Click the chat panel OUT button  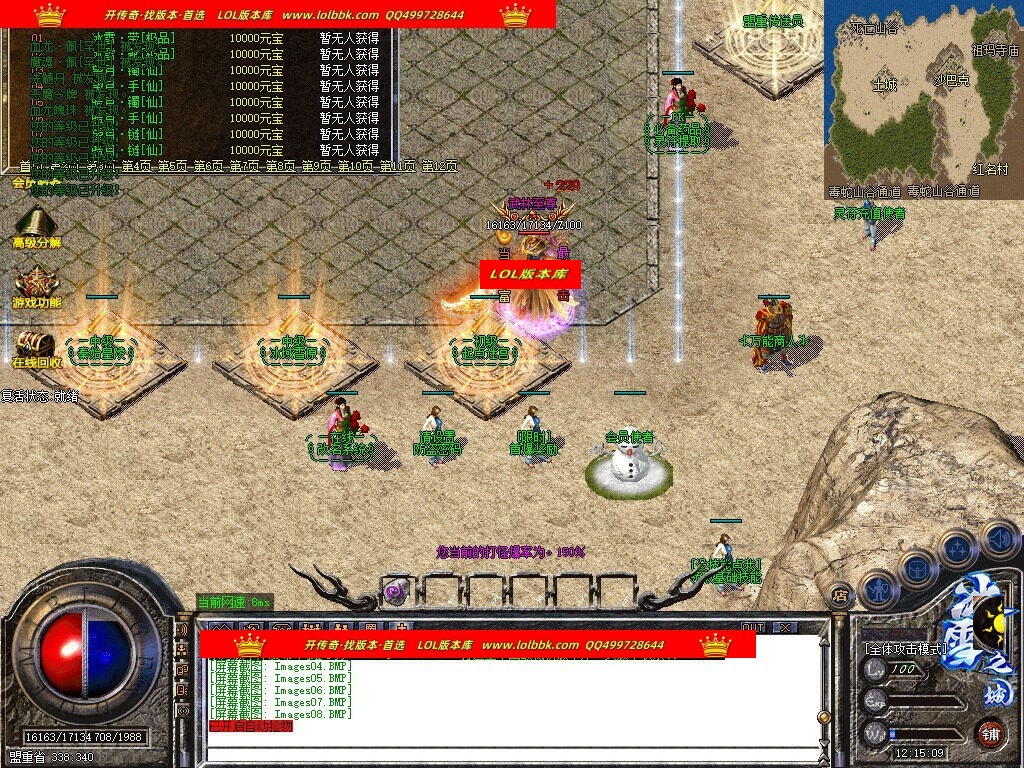point(752,627)
